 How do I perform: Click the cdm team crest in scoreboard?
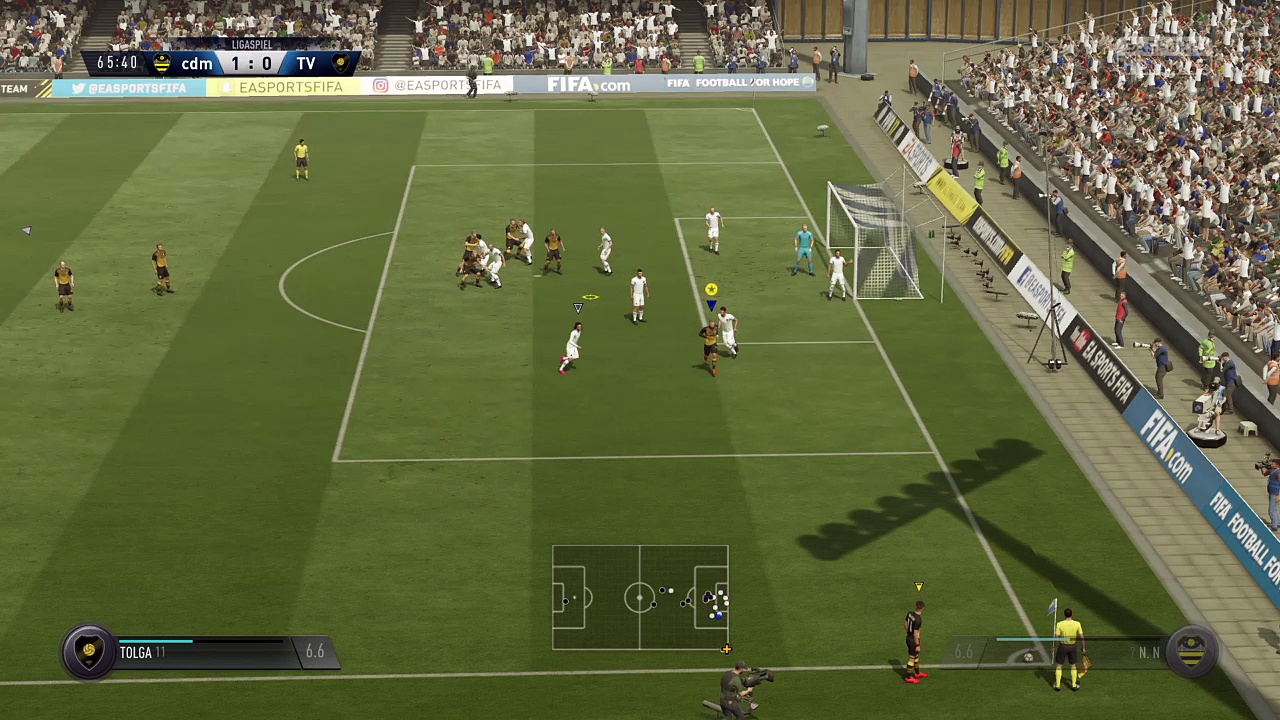point(162,64)
